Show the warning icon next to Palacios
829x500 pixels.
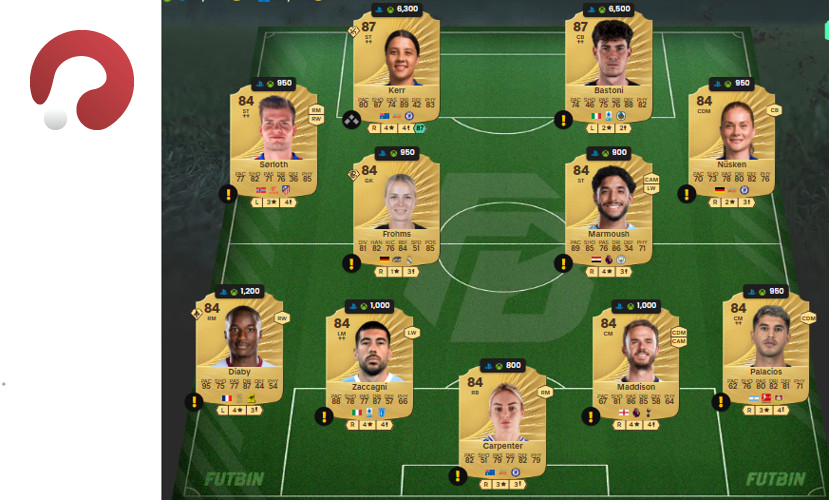(x=720, y=402)
